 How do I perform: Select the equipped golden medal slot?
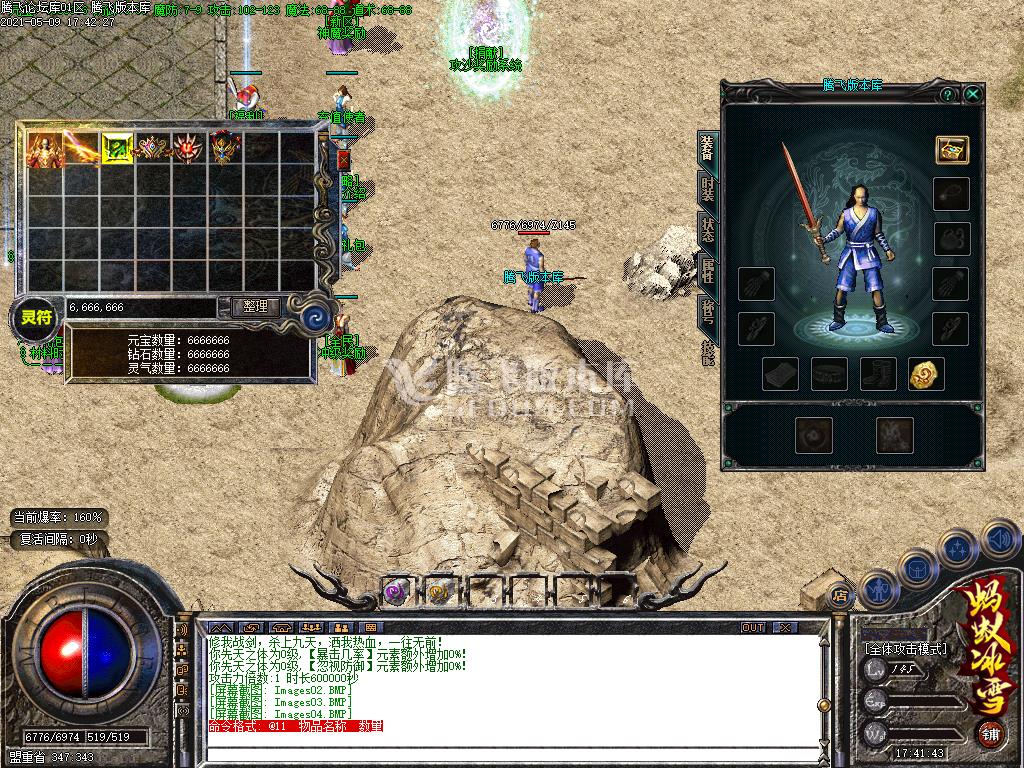point(926,374)
